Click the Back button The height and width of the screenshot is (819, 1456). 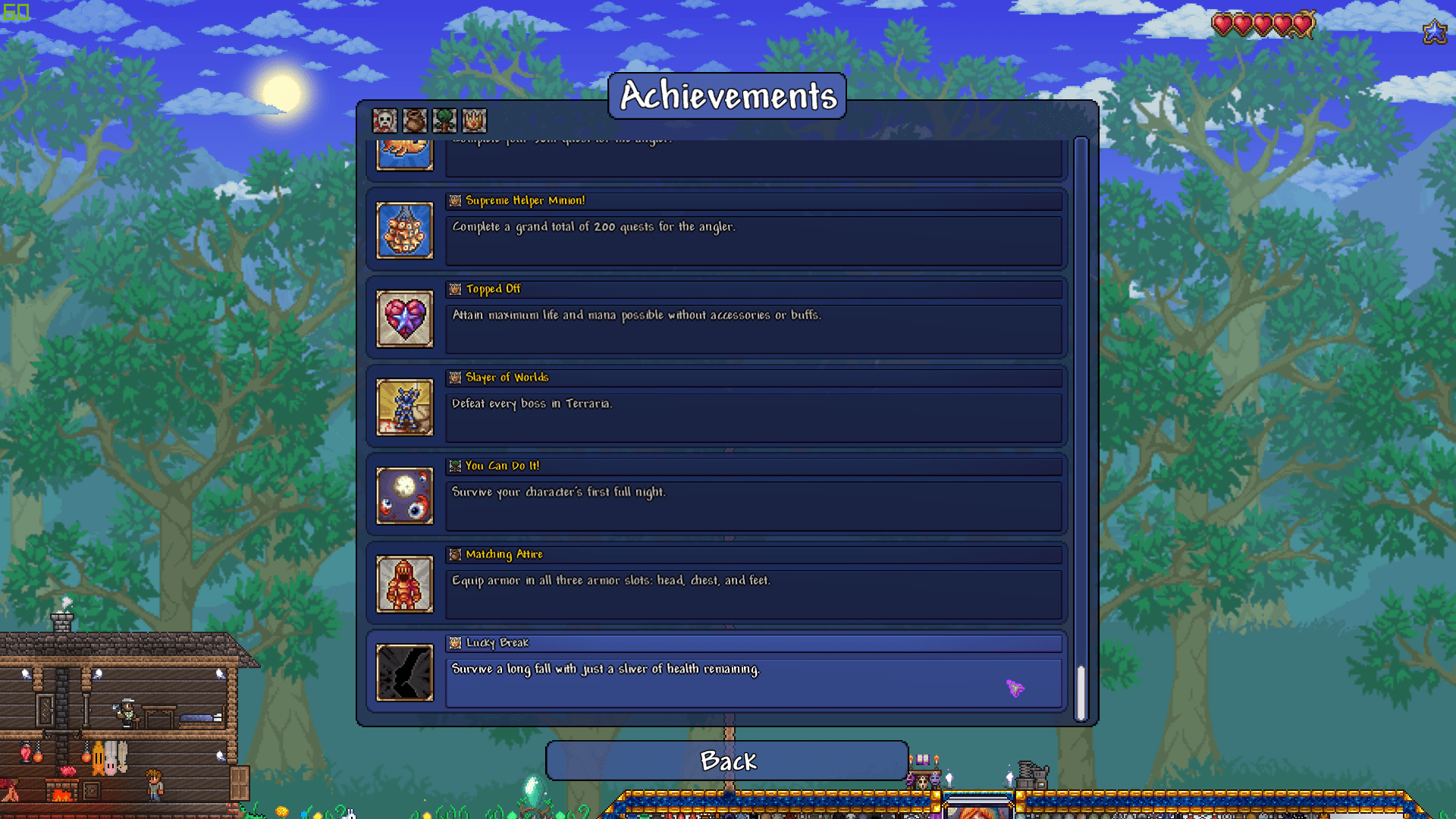pyautogui.click(x=727, y=761)
